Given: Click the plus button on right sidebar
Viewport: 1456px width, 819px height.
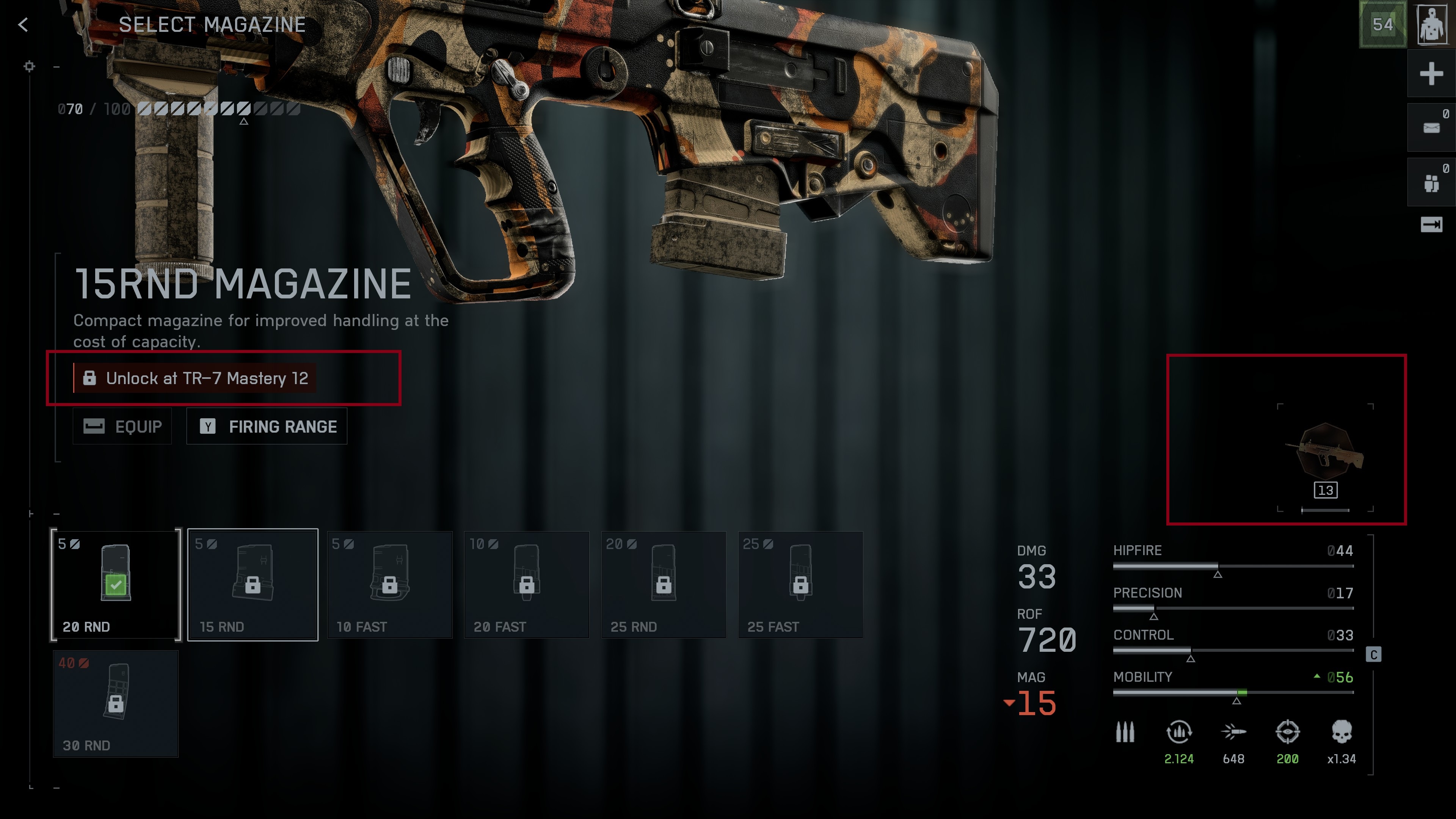Looking at the screenshot, I should [1431, 74].
